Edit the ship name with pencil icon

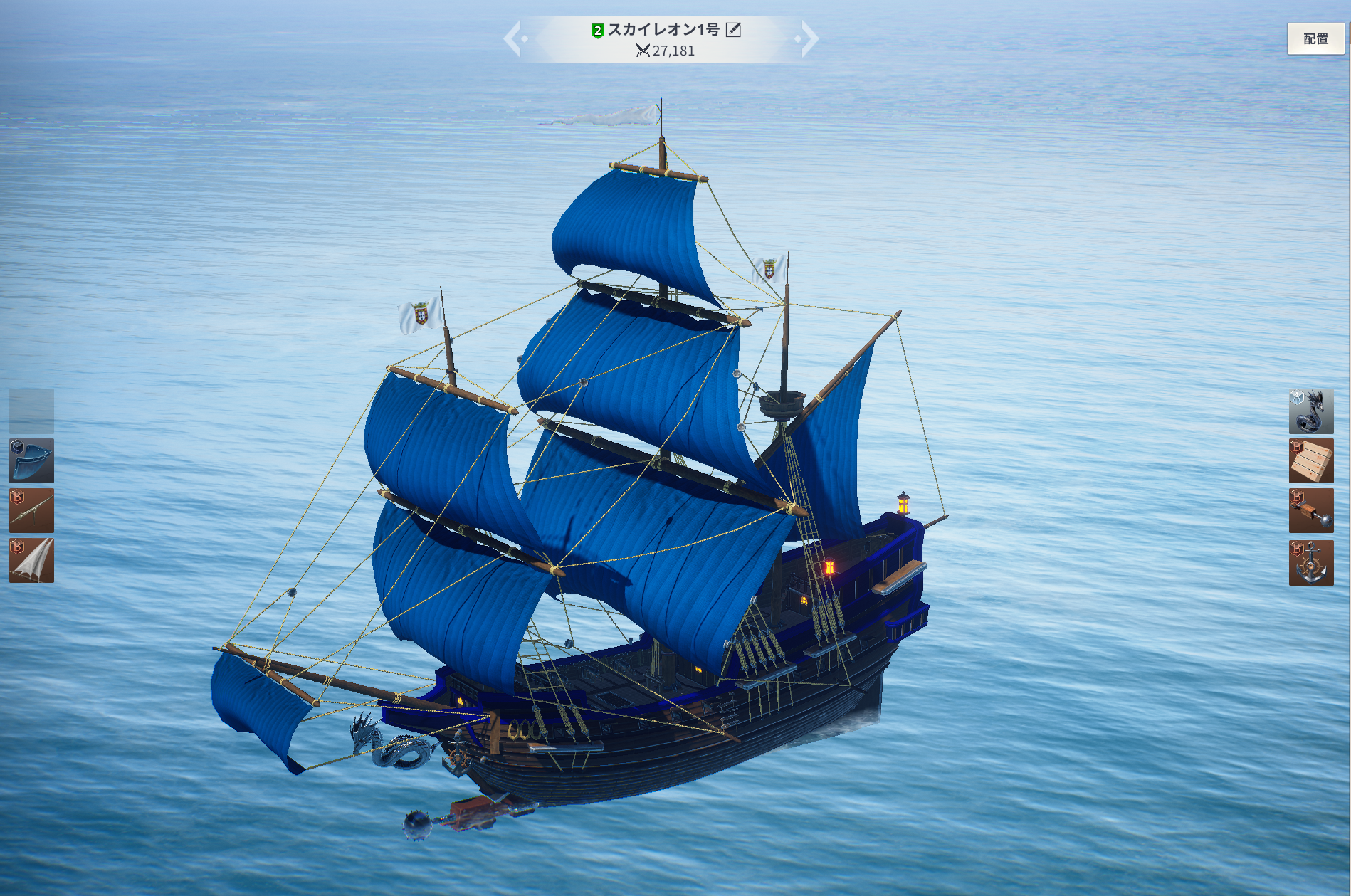pos(733,30)
